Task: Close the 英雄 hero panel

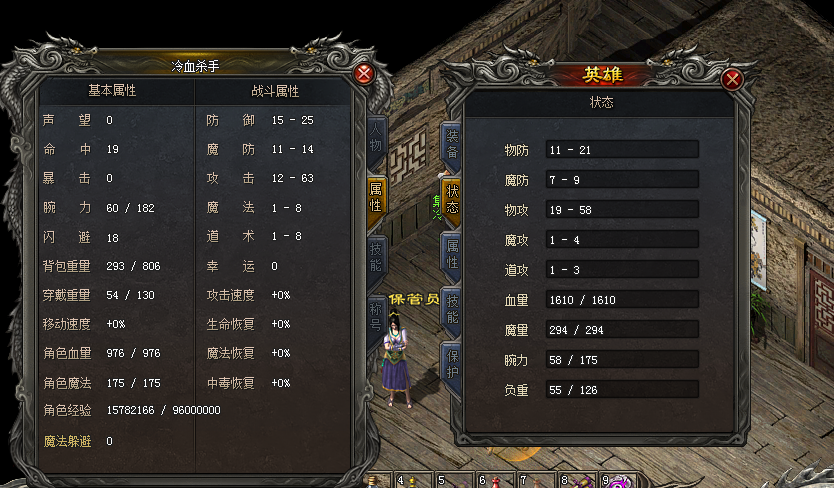Action: point(733,80)
